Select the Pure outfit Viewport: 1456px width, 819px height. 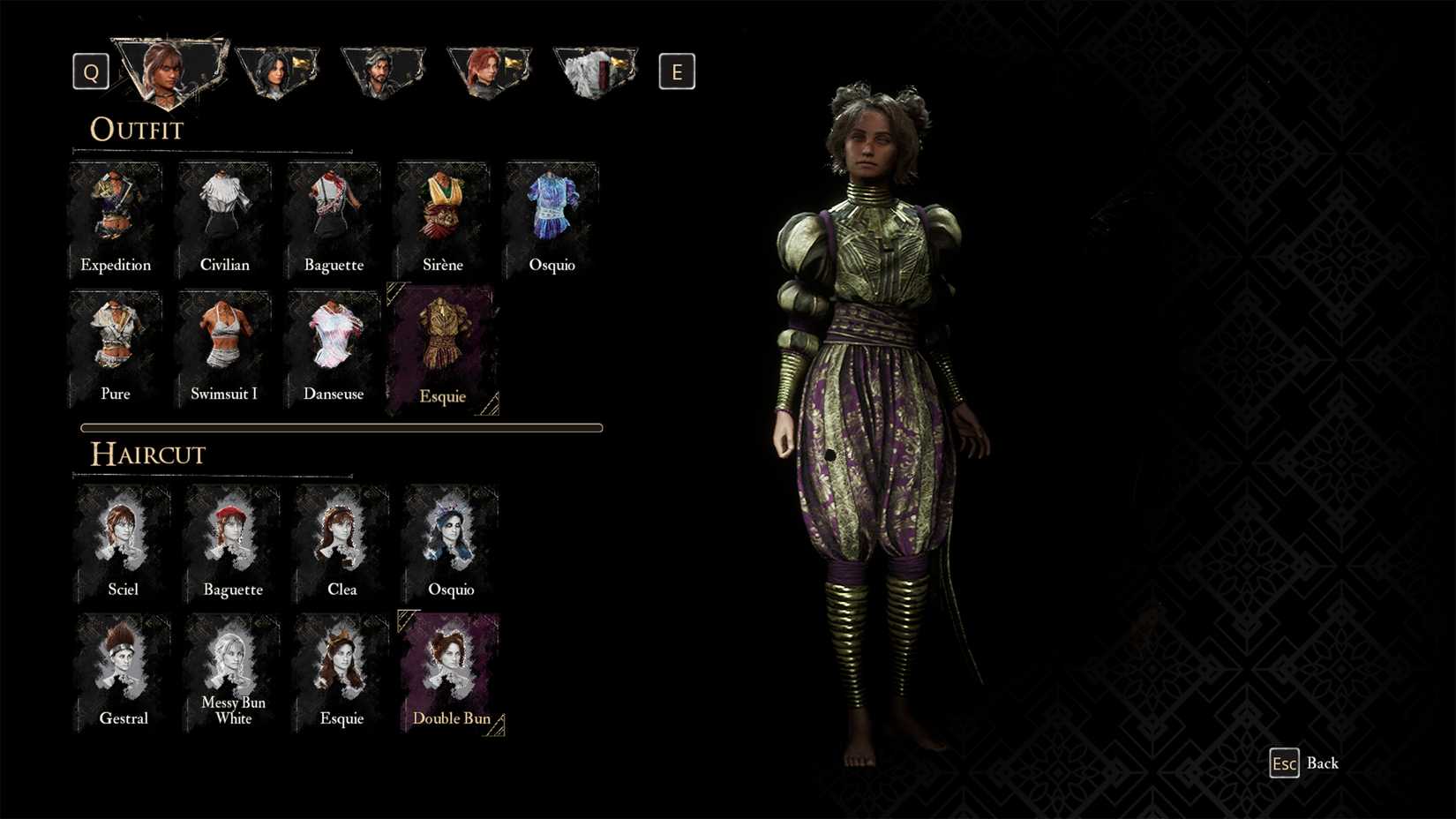click(x=116, y=346)
